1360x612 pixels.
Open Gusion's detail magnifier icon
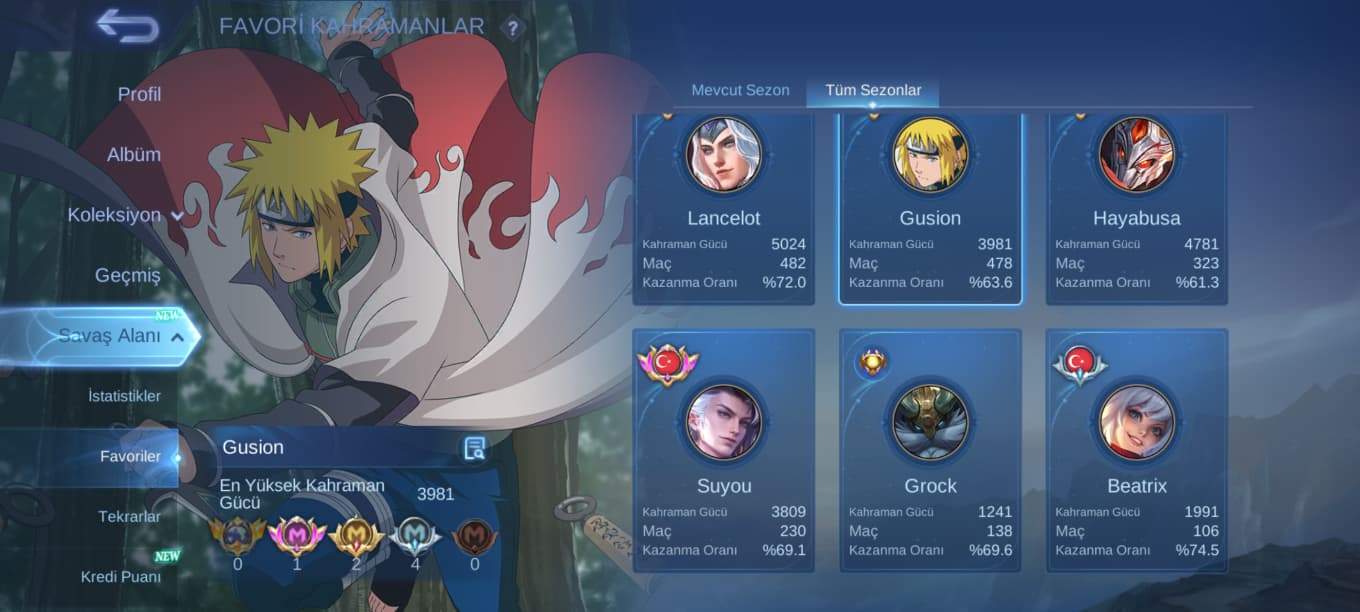click(475, 448)
